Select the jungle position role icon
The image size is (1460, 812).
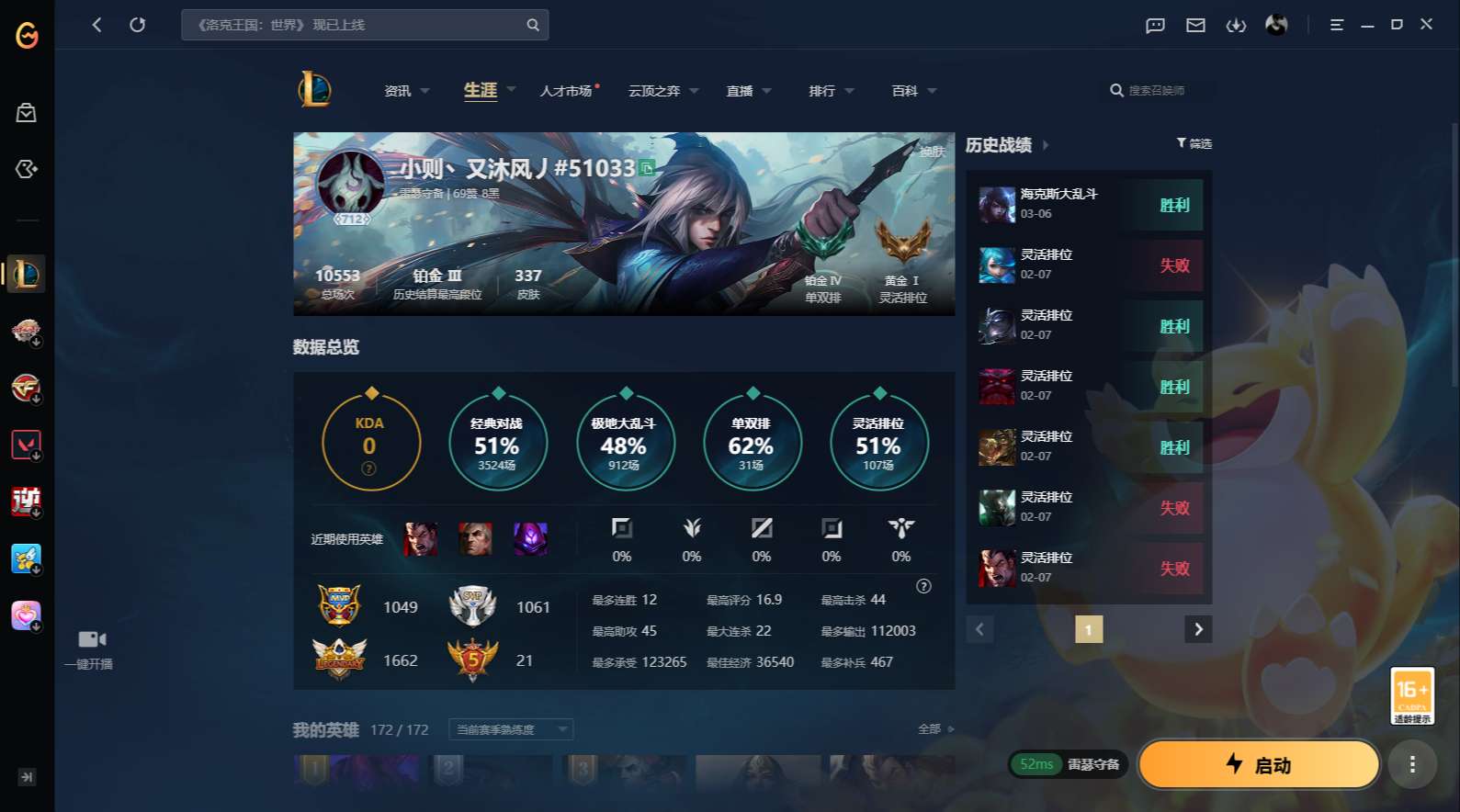pyautogui.click(x=692, y=528)
